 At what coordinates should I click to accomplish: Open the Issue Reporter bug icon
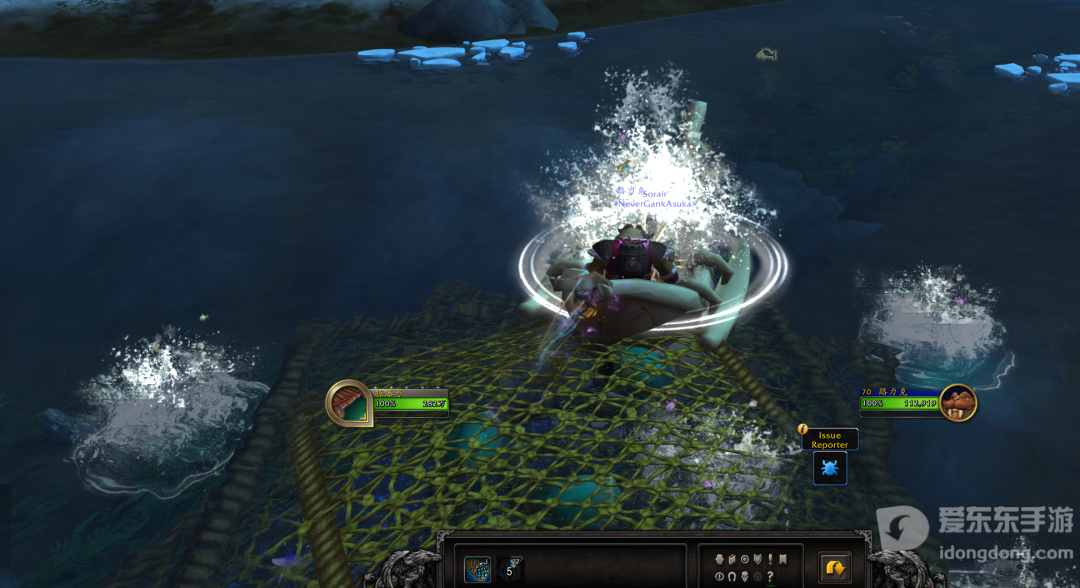point(830,468)
